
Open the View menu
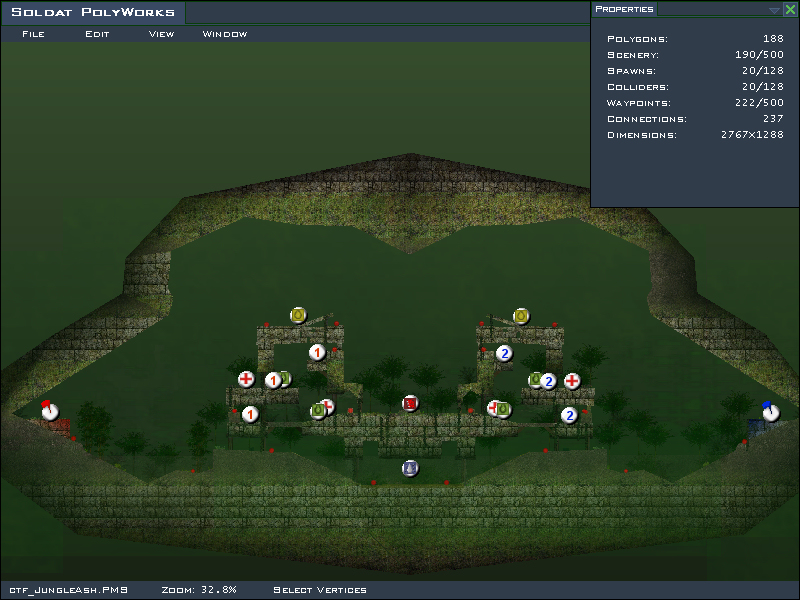click(x=161, y=34)
